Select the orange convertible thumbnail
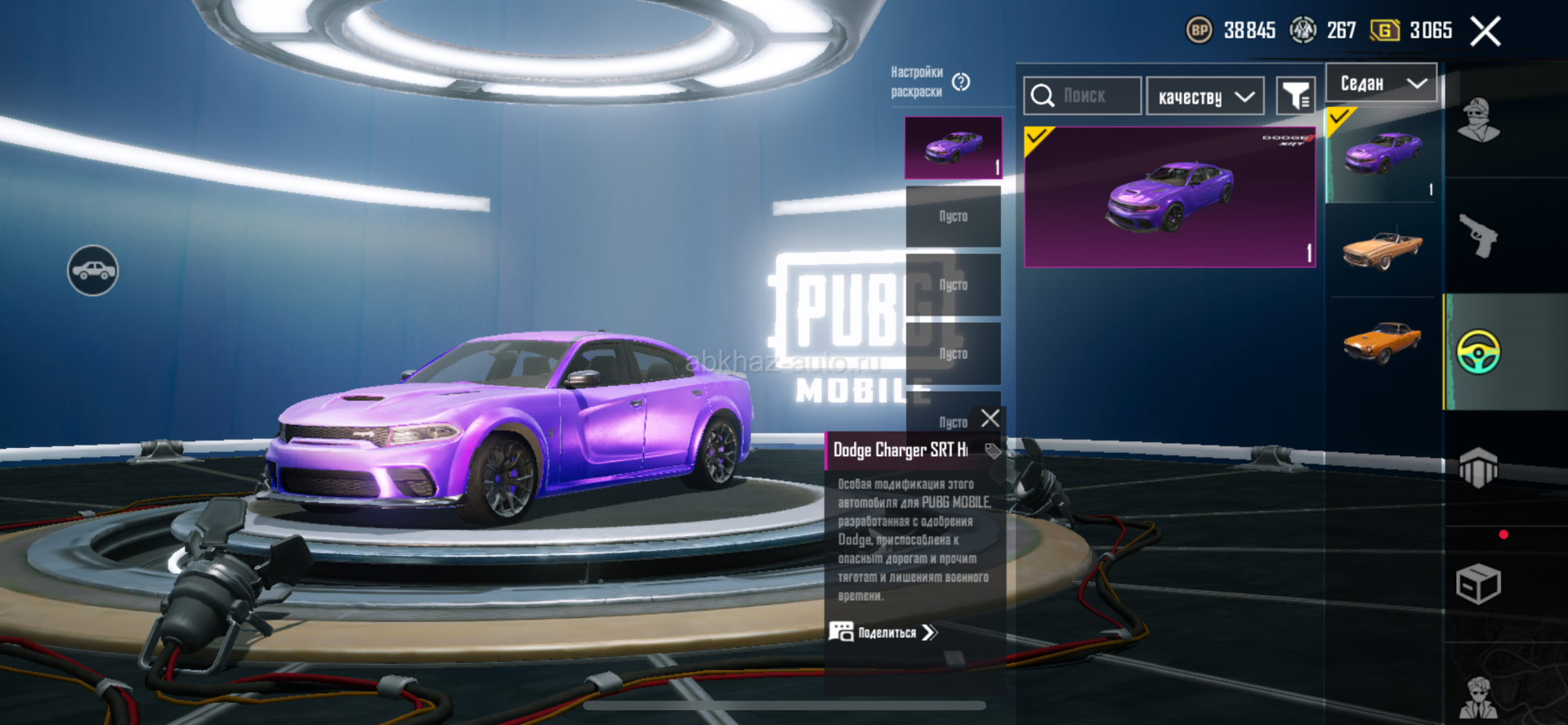1568x725 pixels. [x=1383, y=249]
